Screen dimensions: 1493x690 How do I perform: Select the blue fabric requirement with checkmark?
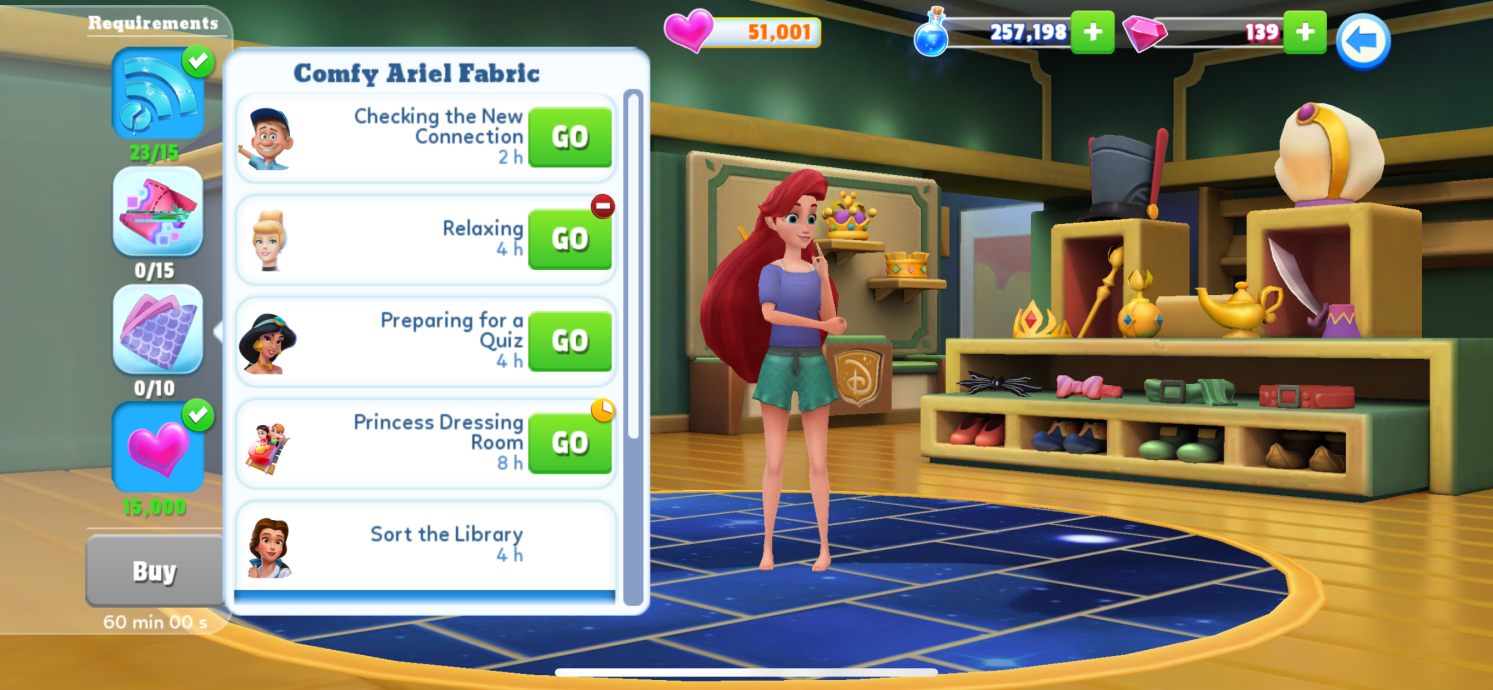[x=158, y=95]
